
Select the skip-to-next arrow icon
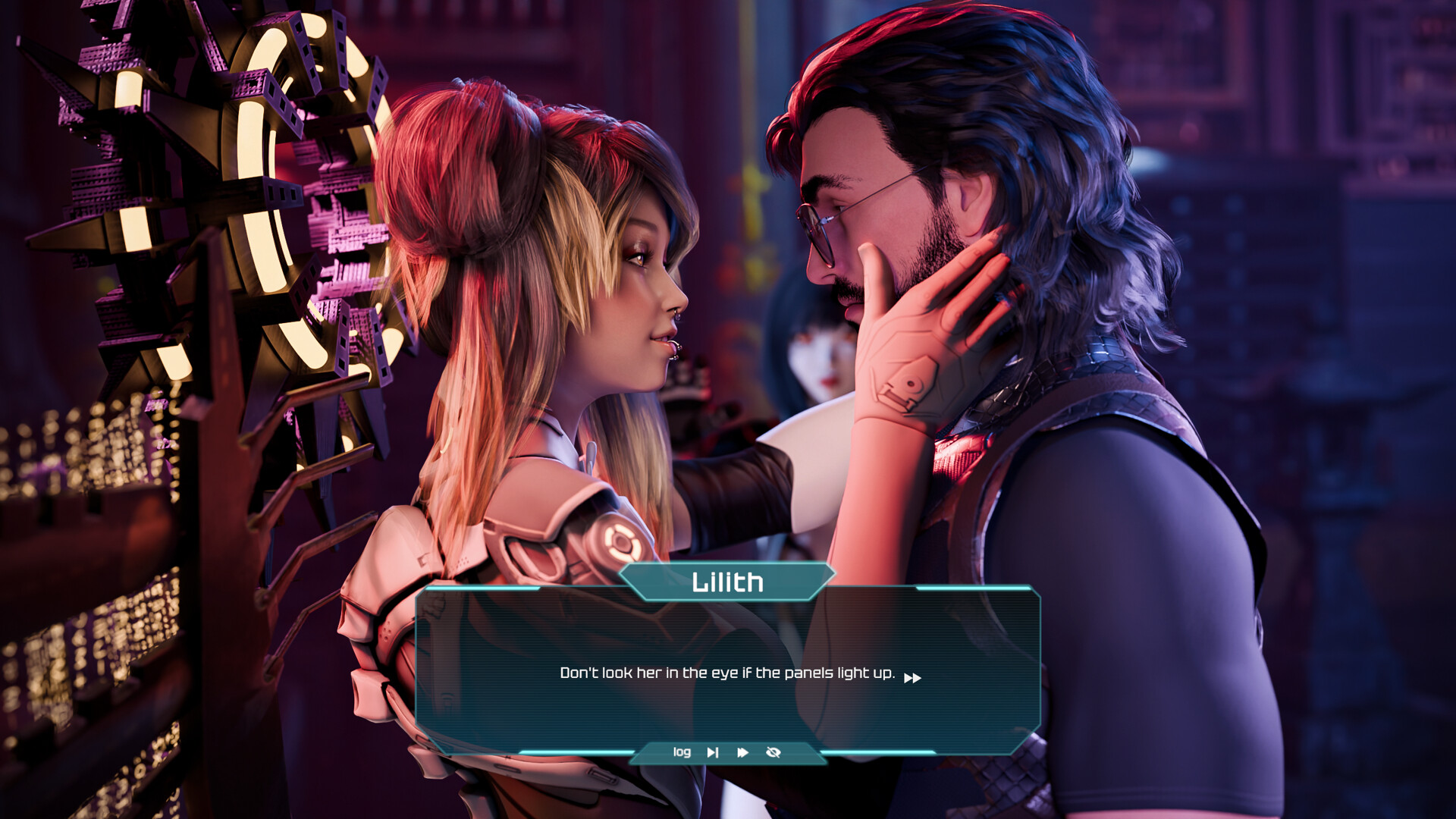(x=712, y=752)
